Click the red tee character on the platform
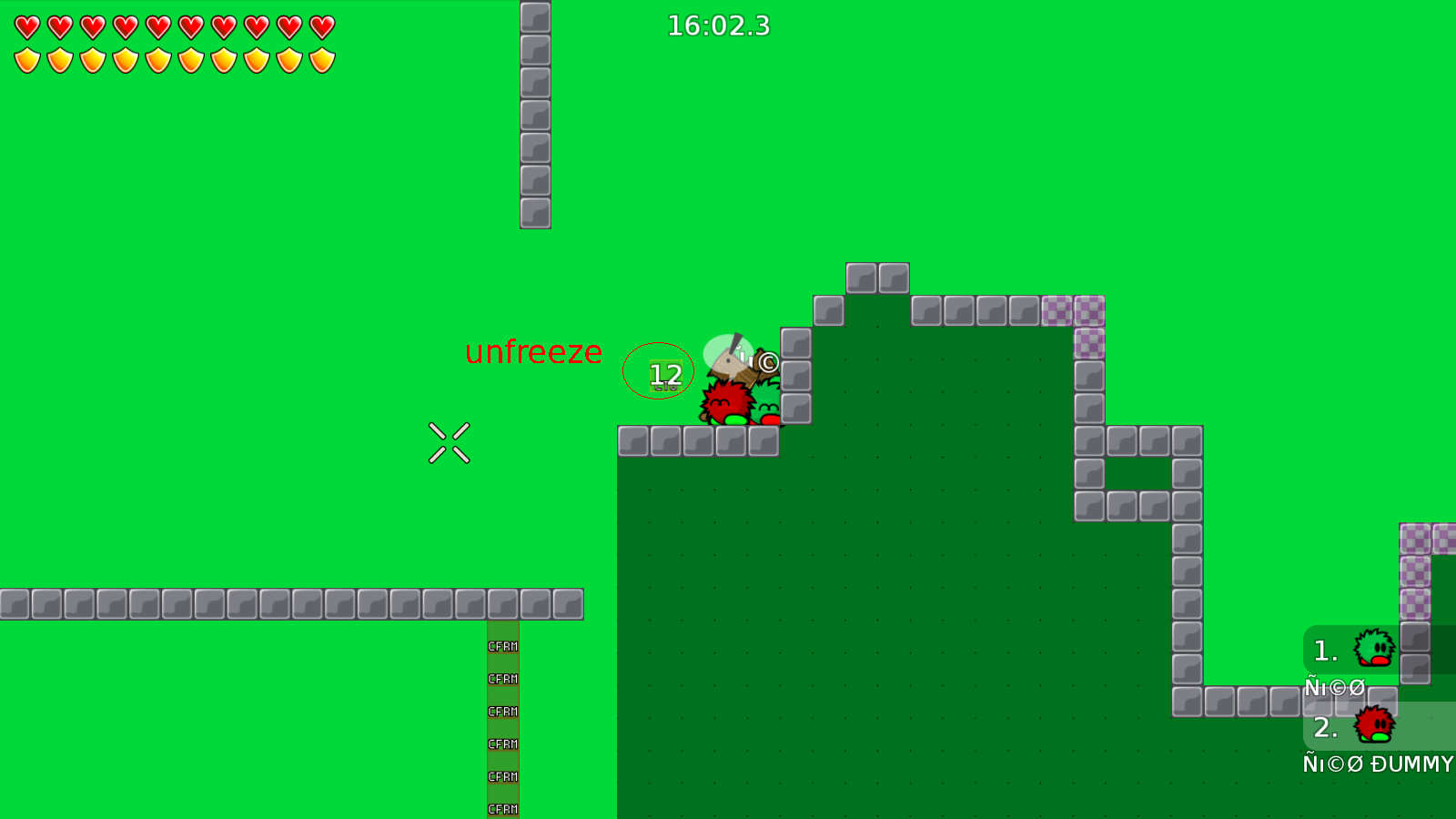The image size is (1456, 819). tap(724, 406)
